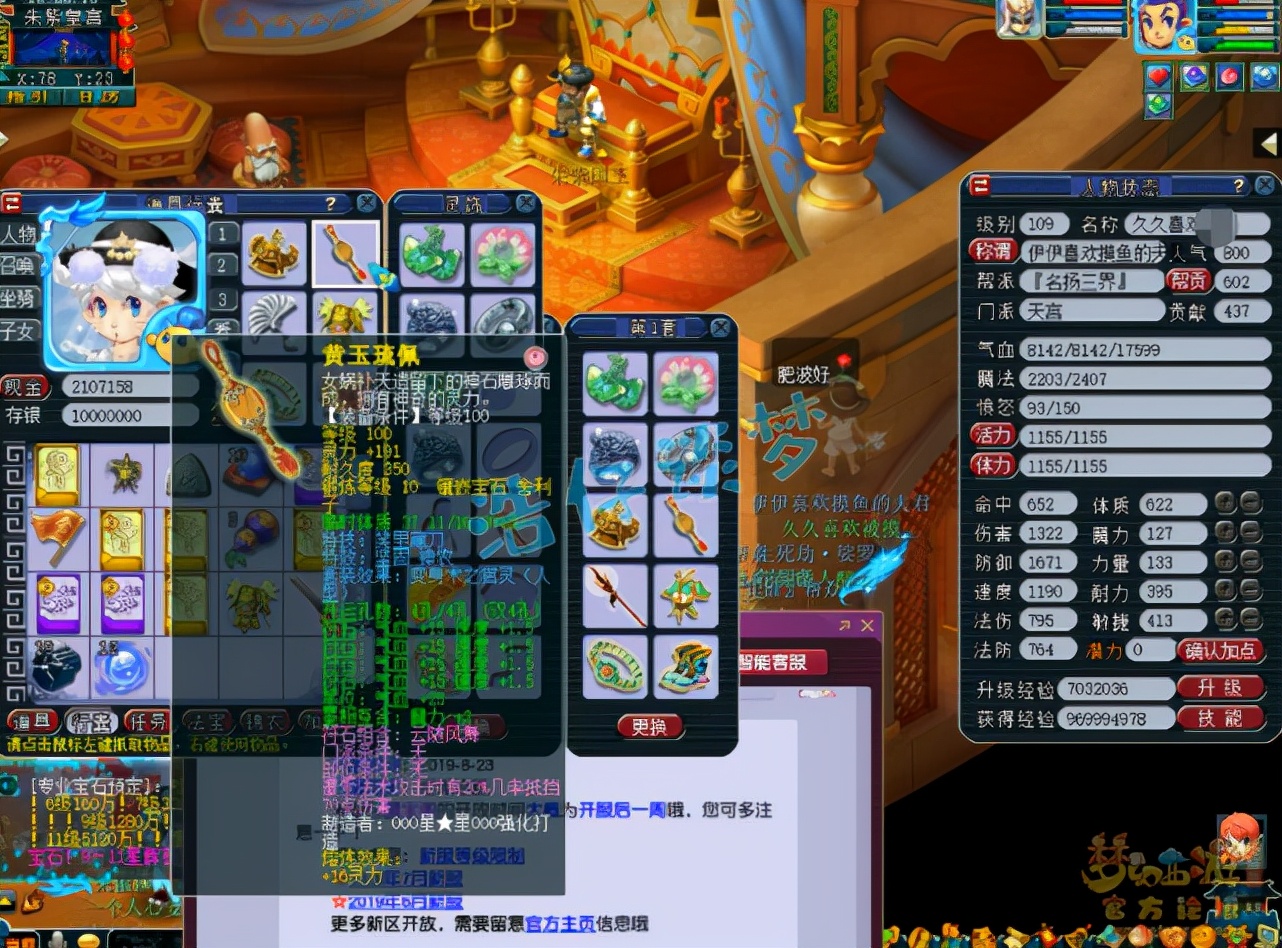Click the 称谓 (title) red badge icon
Viewport: 1282px width, 948px height.
(992, 252)
